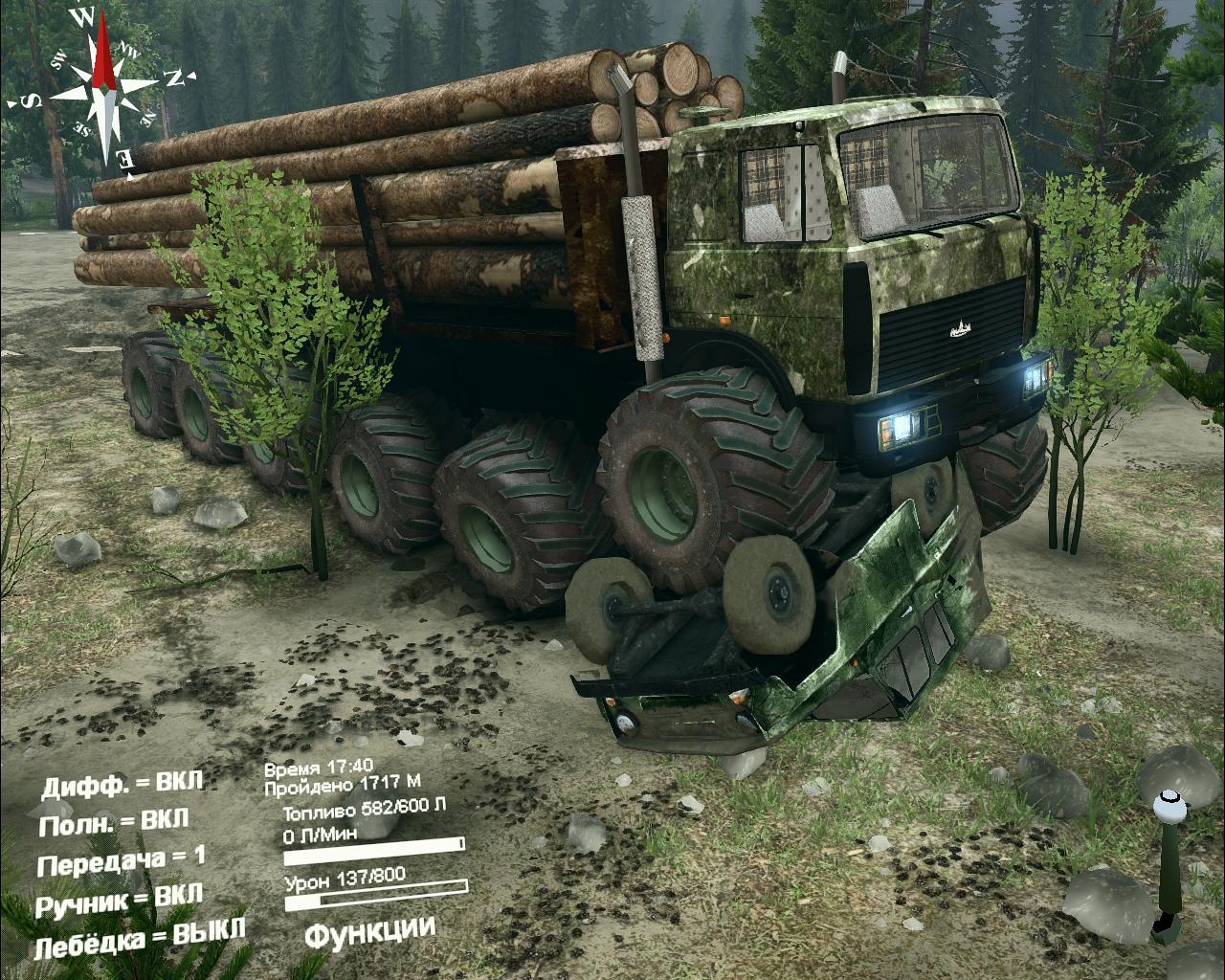Viewport: 1225px width, 980px height.
Task: Select the red compass needle
Action: [x=102, y=53]
